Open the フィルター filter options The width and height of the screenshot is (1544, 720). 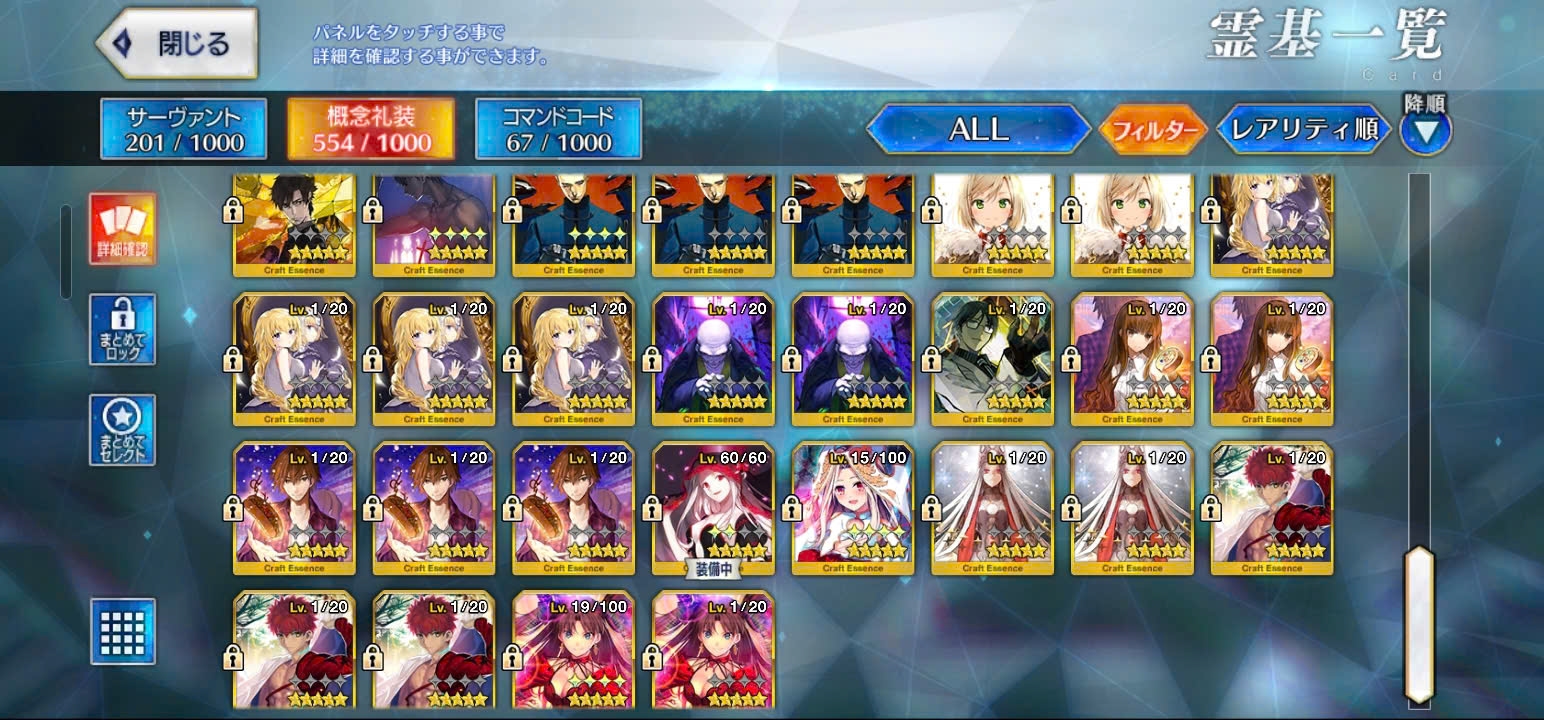1153,130
